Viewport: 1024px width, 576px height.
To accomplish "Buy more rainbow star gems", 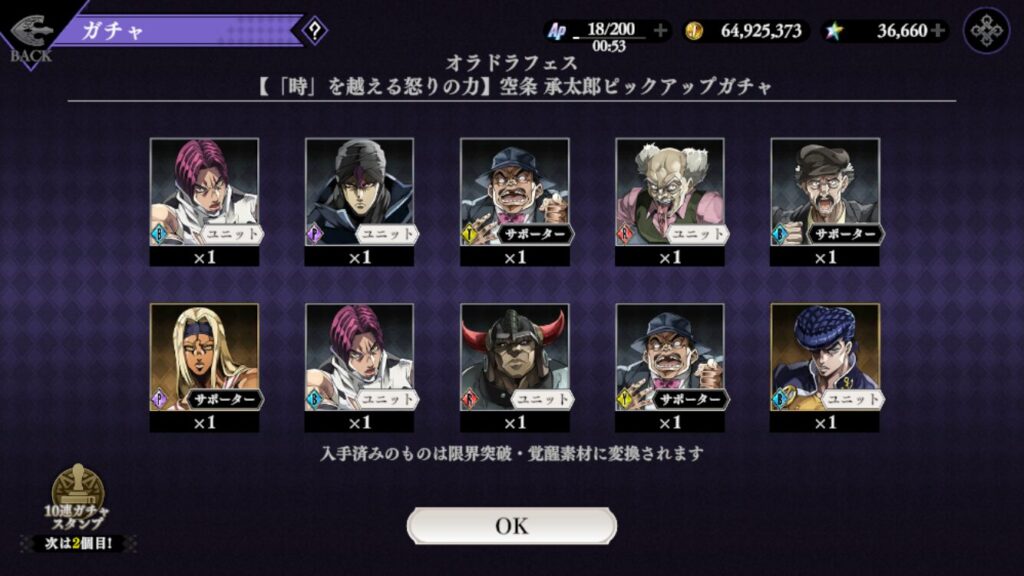I will [937, 31].
